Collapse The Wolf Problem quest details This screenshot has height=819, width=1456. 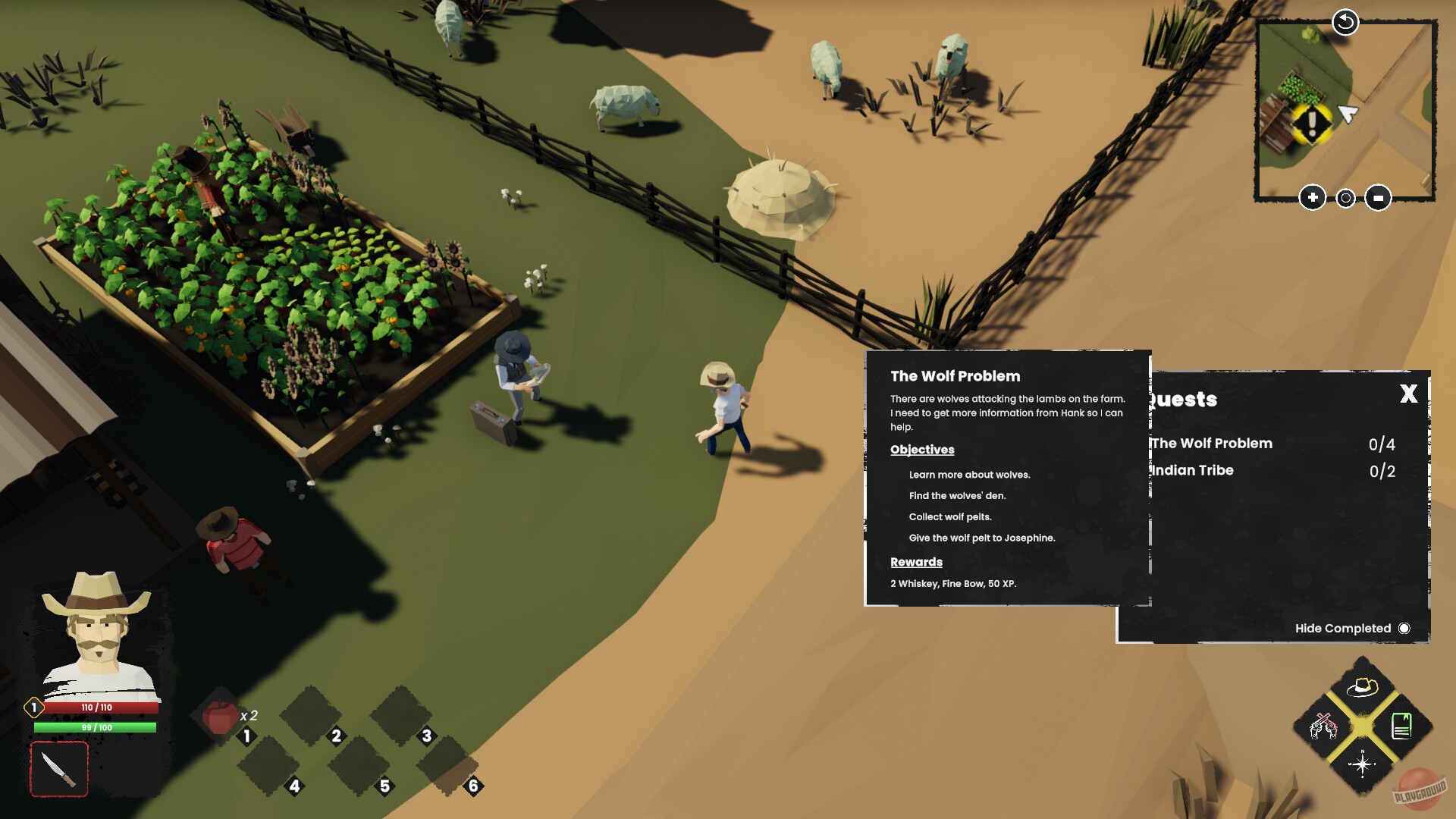click(x=955, y=376)
